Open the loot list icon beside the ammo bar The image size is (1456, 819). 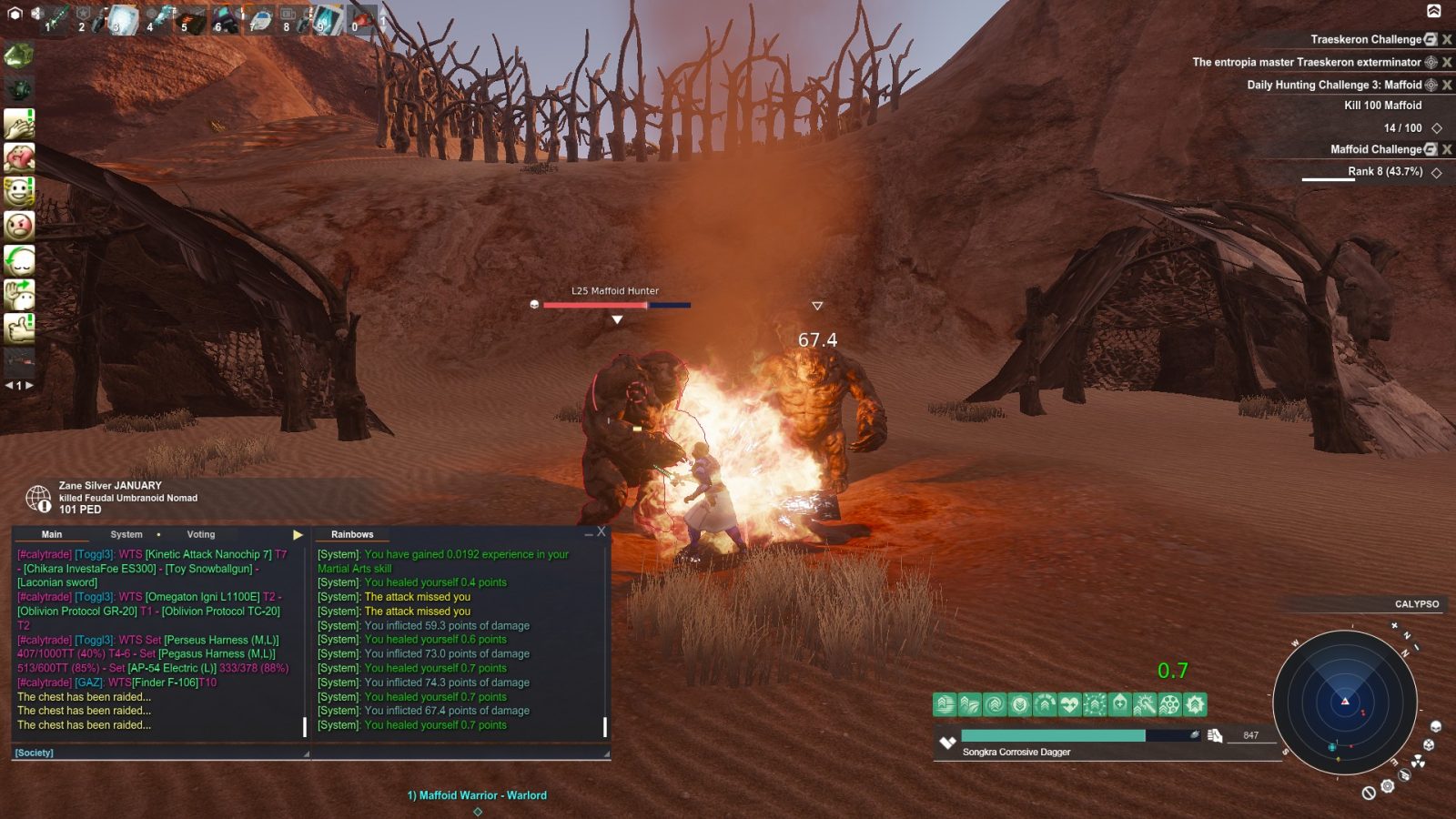point(1214,736)
